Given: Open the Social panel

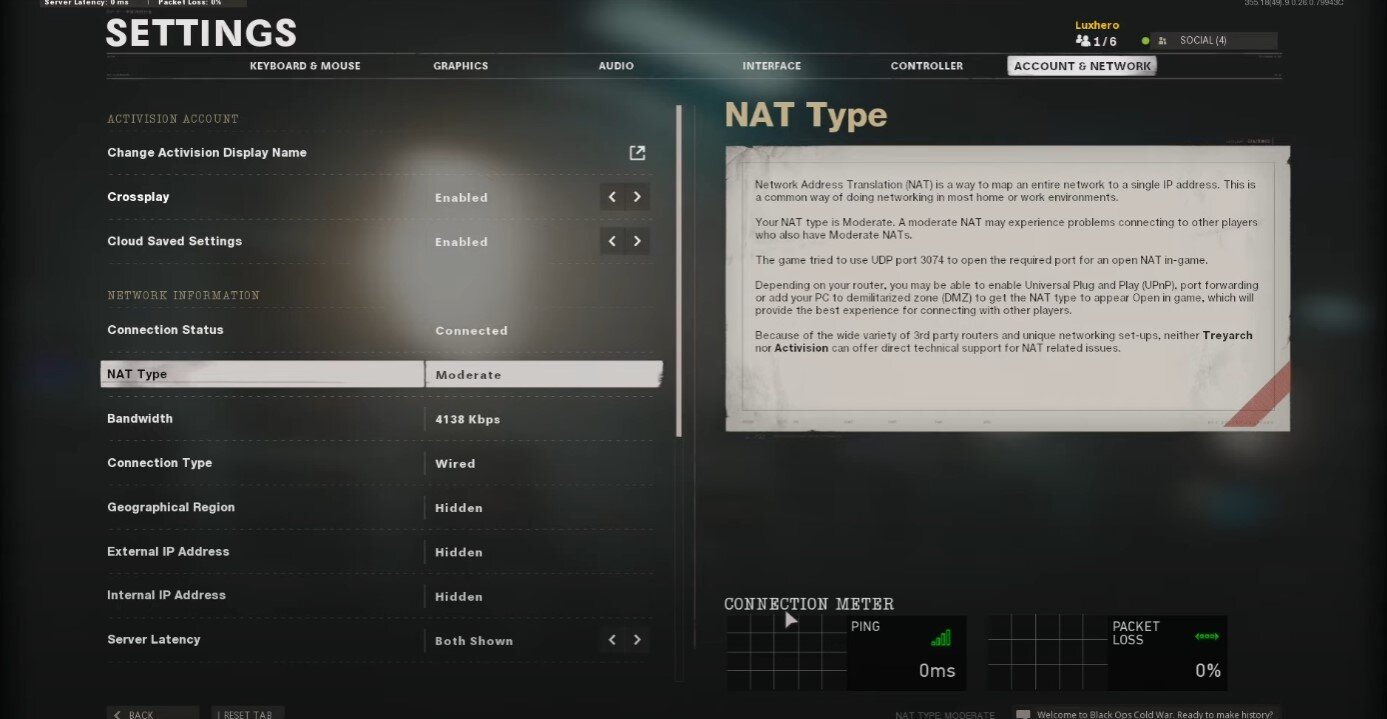Looking at the screenshot, I should [1212, 41].
